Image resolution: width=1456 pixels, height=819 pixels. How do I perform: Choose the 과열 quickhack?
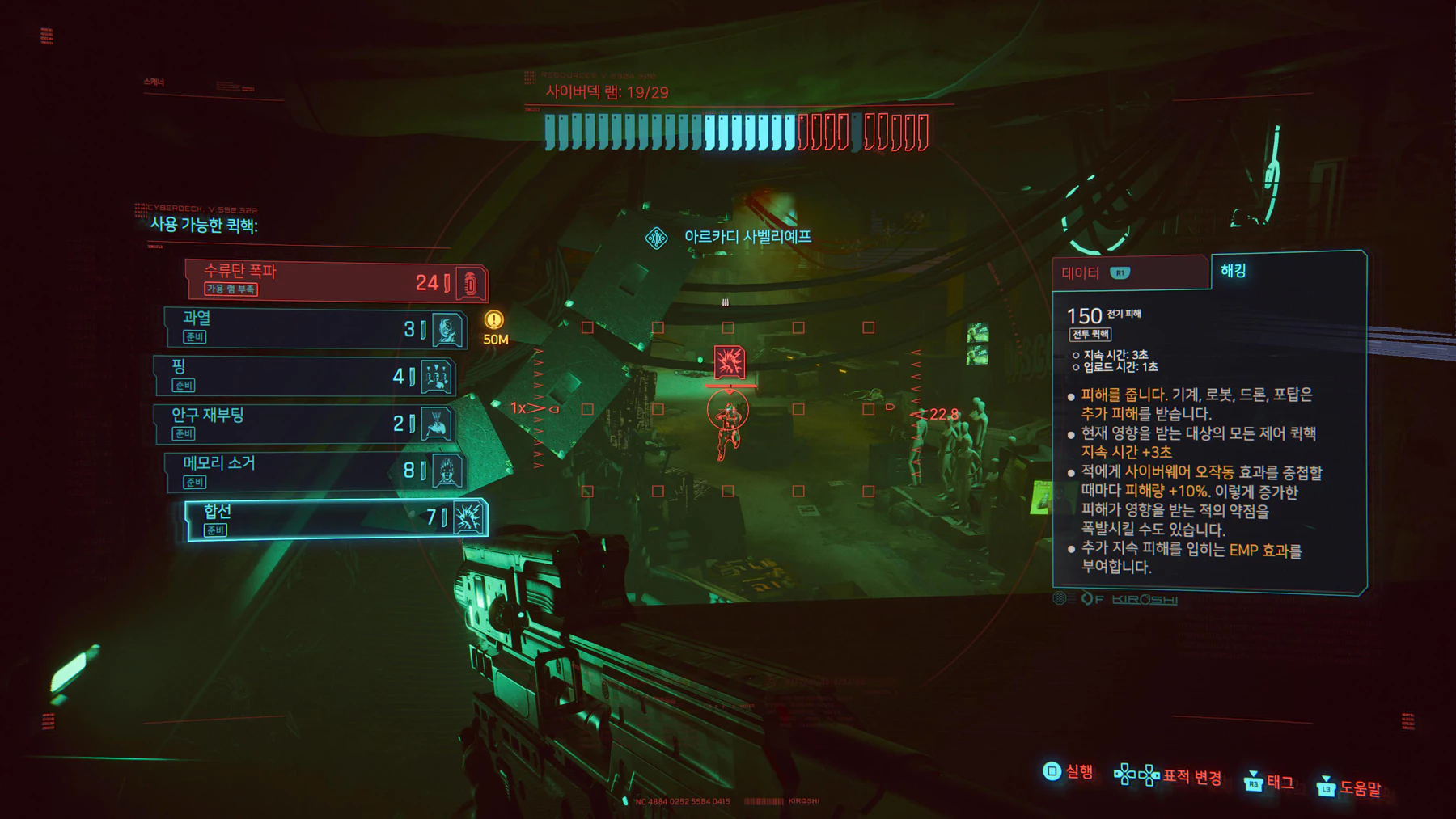pyautogui.click(x=315, y=328)
